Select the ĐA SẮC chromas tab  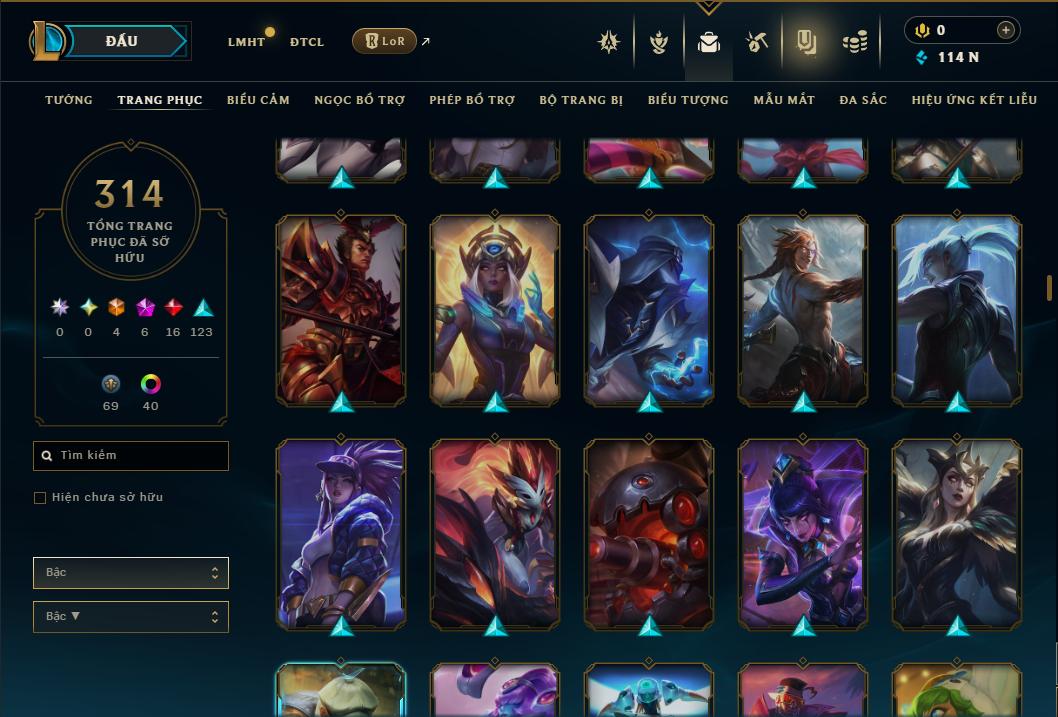click(863, 100)
